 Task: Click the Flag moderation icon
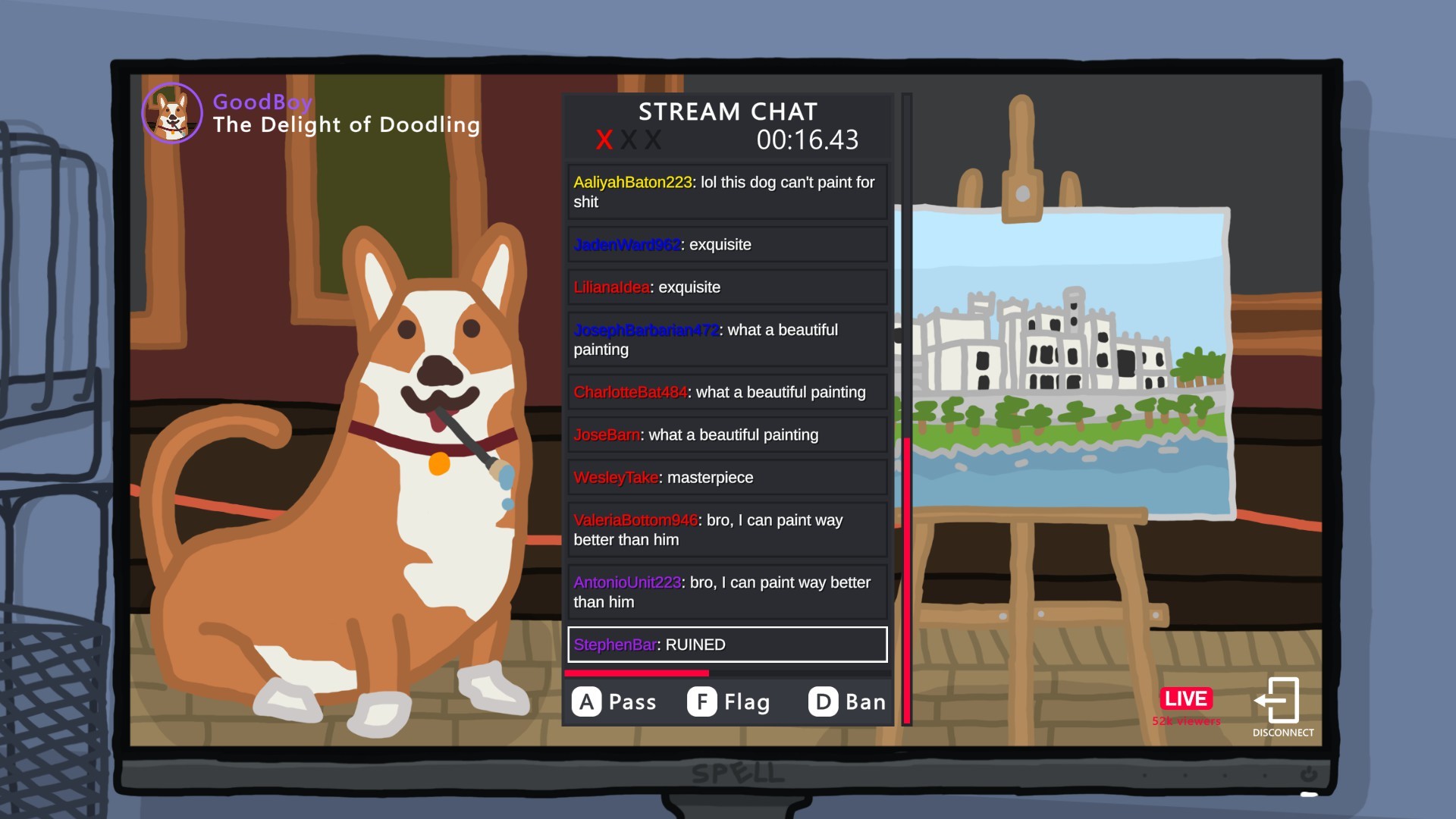coord(701,701)
